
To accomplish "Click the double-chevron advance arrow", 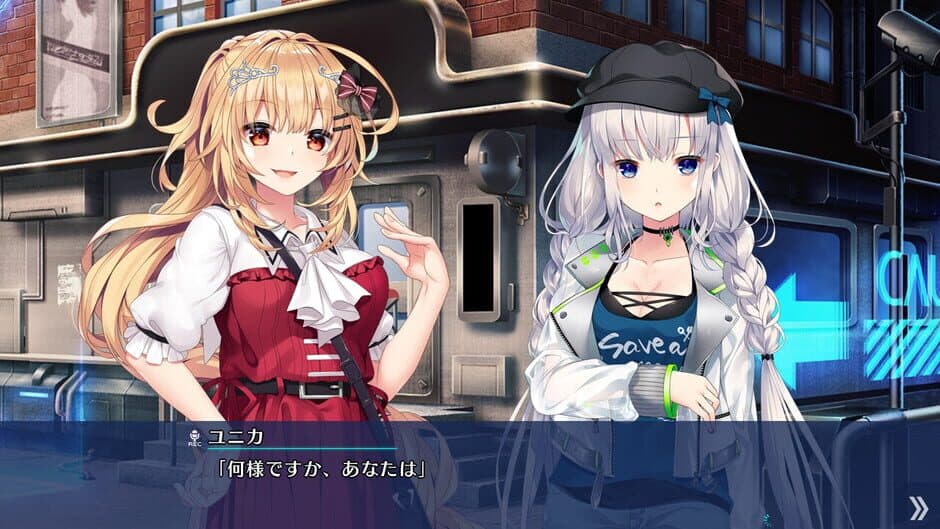I will tap(916, 507).
